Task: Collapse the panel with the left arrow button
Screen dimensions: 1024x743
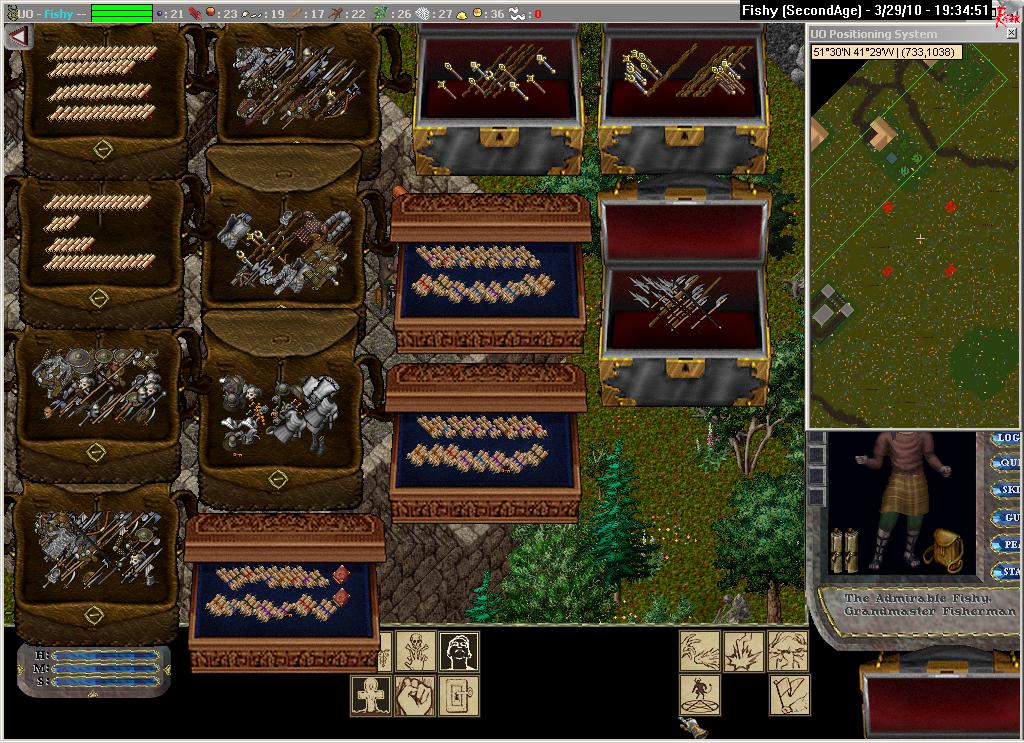Action: pos(18,36)
